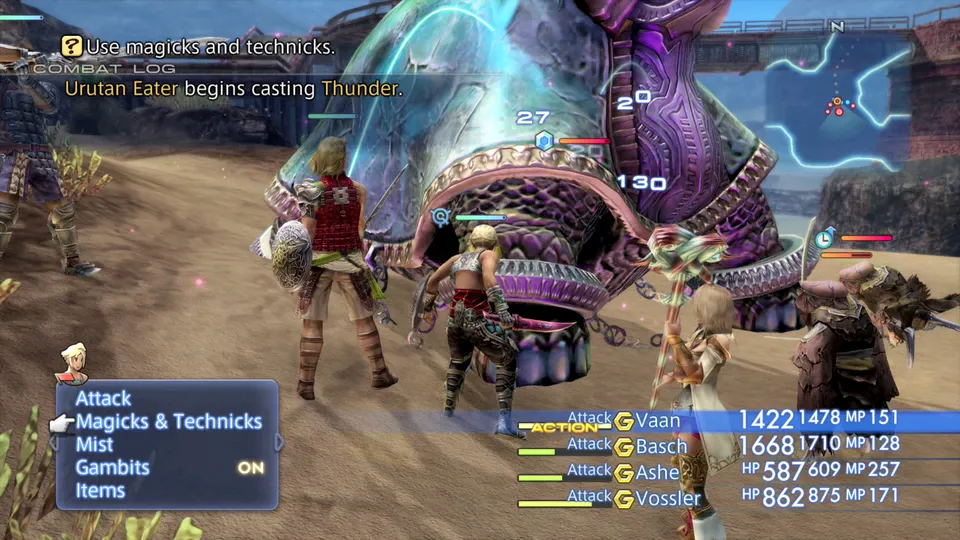Open the Magicks & Technicks submenu
The width and height of the screenshot is (960, 540).
[x=168, y=422]
